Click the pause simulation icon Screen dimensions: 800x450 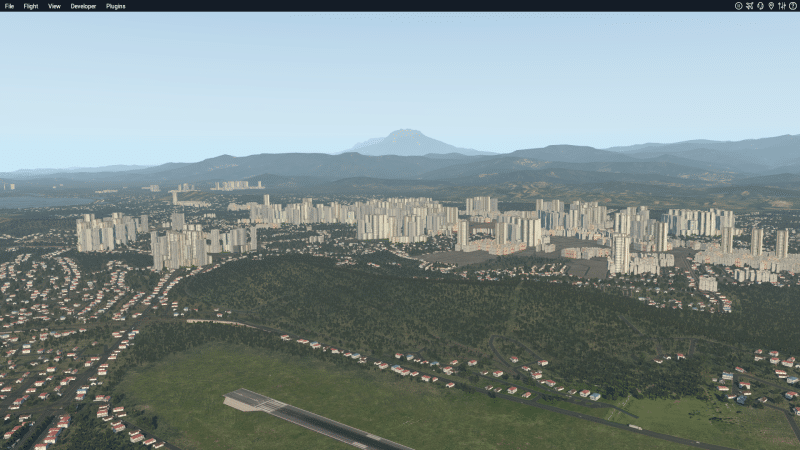click(x=738, y=6)
